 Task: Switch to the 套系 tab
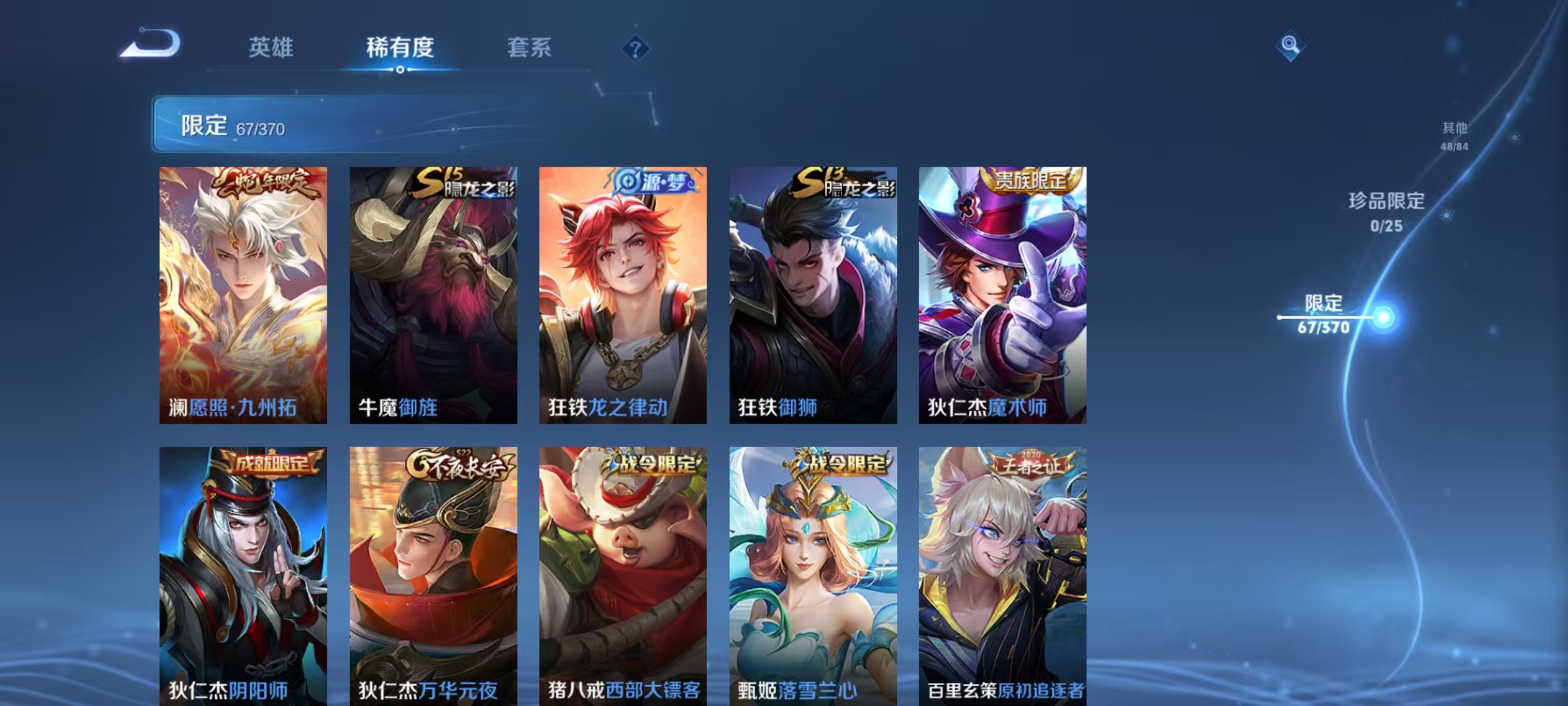click(x=529, y=47)
